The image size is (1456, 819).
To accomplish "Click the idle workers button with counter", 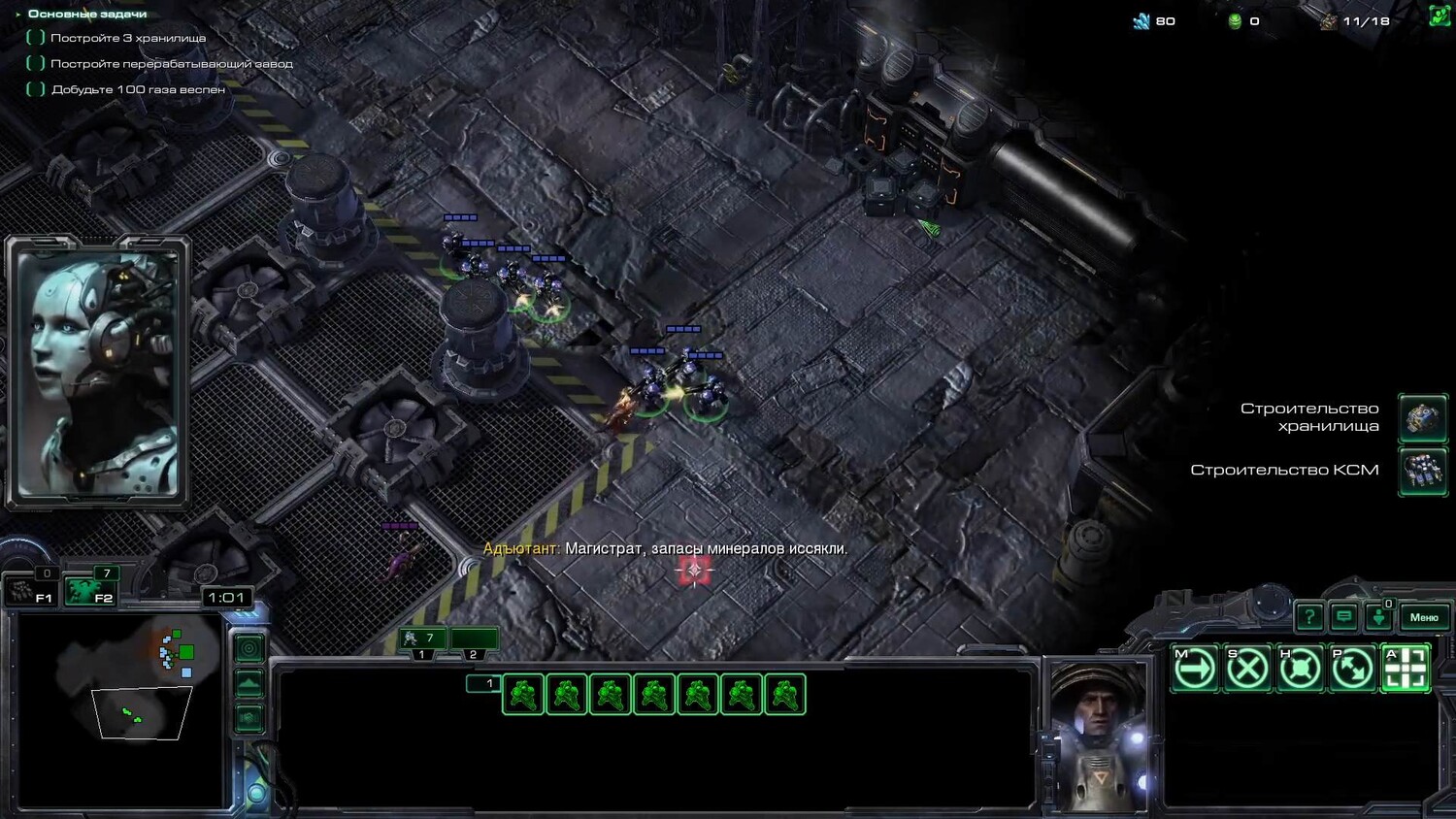I will pos(1378,616).
